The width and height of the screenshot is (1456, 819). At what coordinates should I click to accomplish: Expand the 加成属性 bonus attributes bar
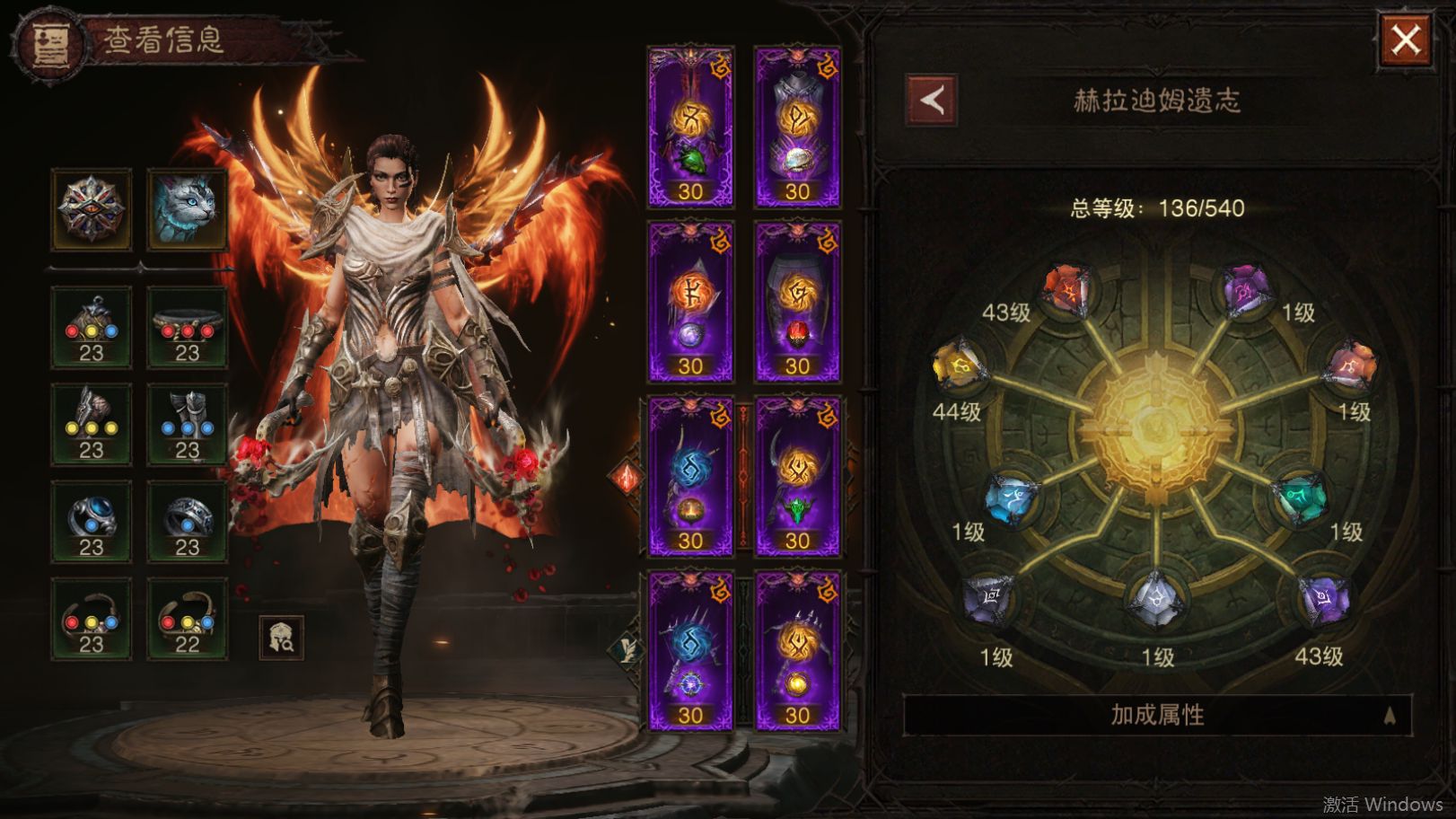pyautogui.click(x=1157, y=715)
